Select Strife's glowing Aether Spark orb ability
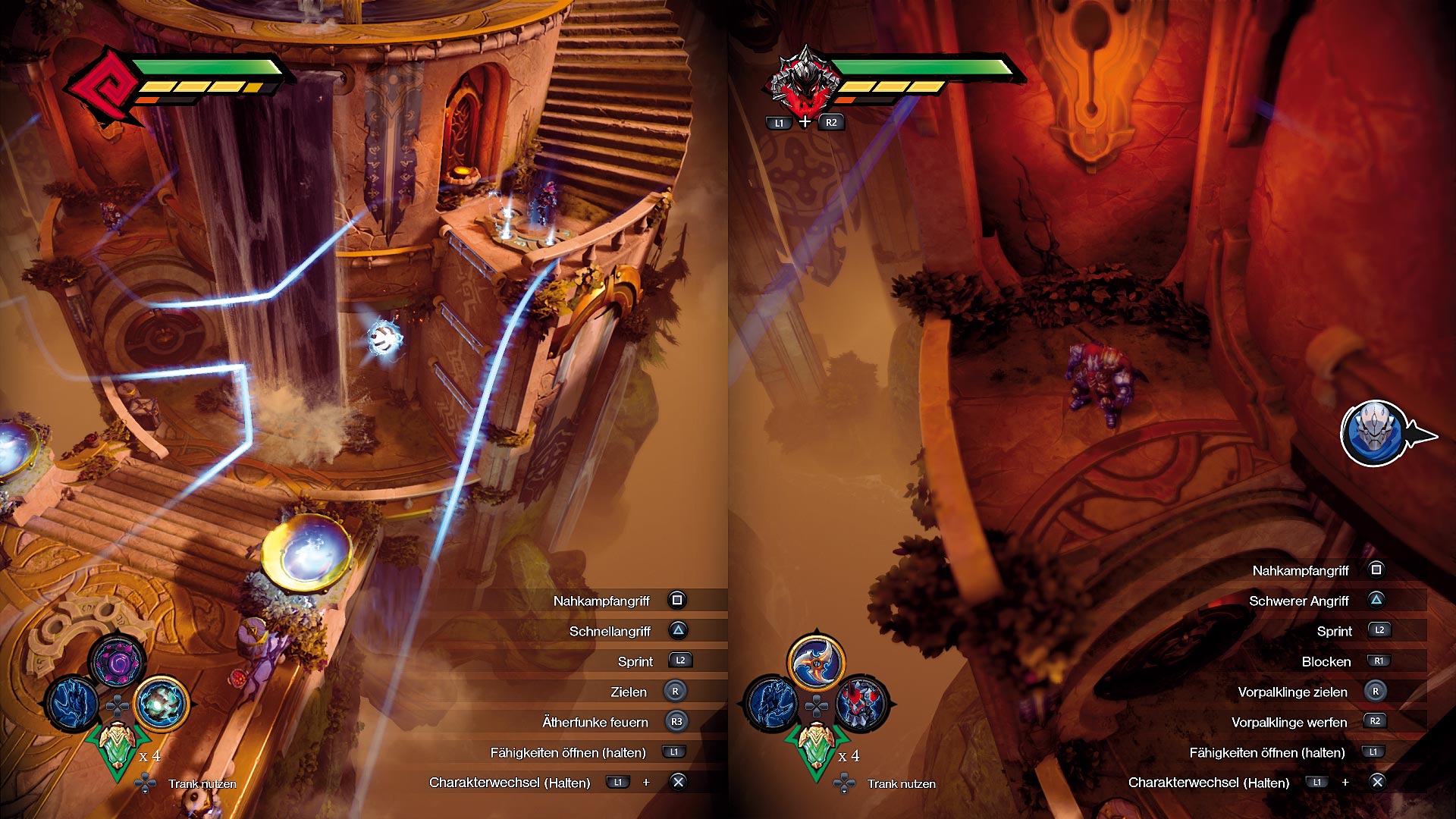The image size is (1456, 819). [162, 703]
